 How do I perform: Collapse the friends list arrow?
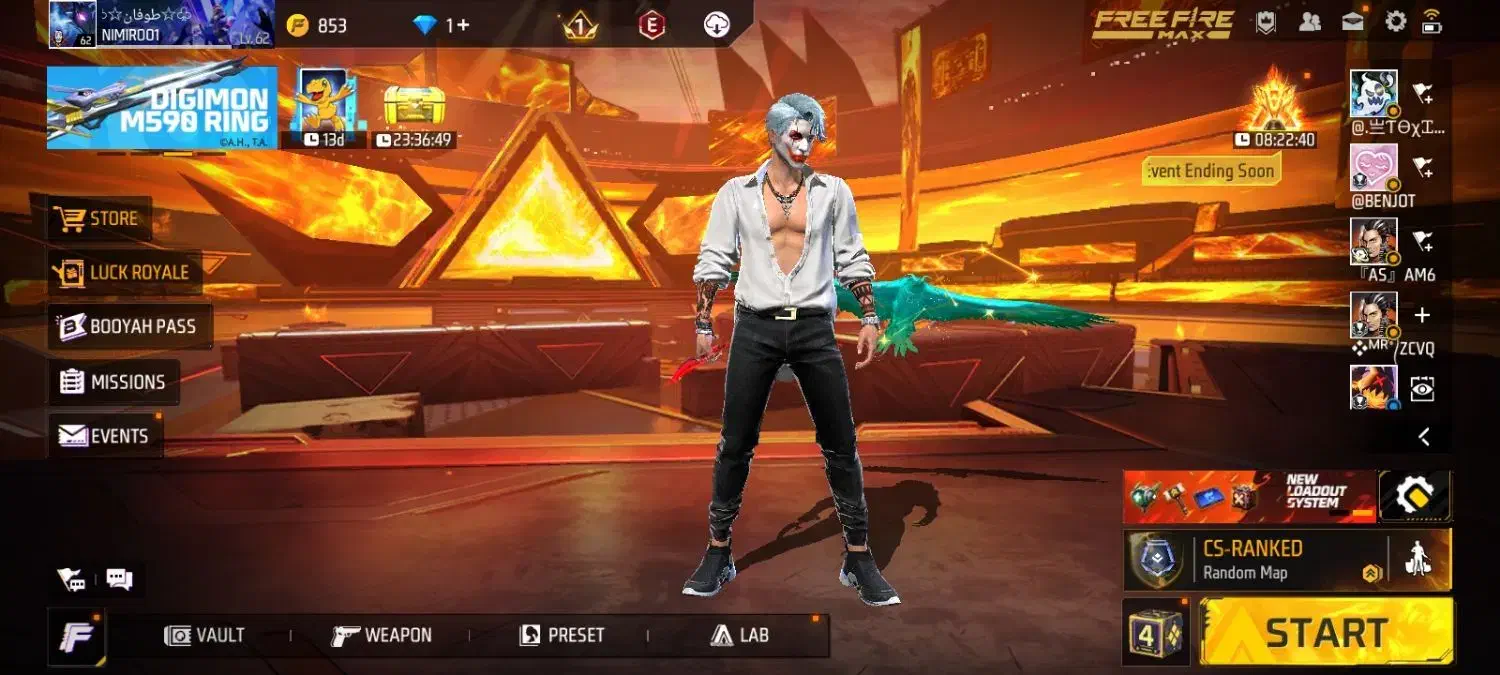click(1424, 437)
